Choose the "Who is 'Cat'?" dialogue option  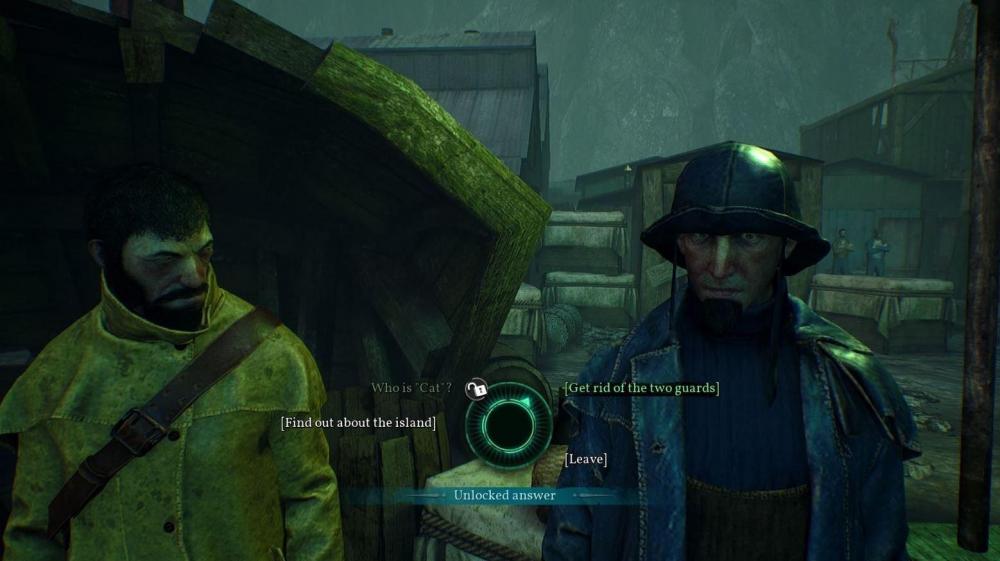click(x=412, y=388)
